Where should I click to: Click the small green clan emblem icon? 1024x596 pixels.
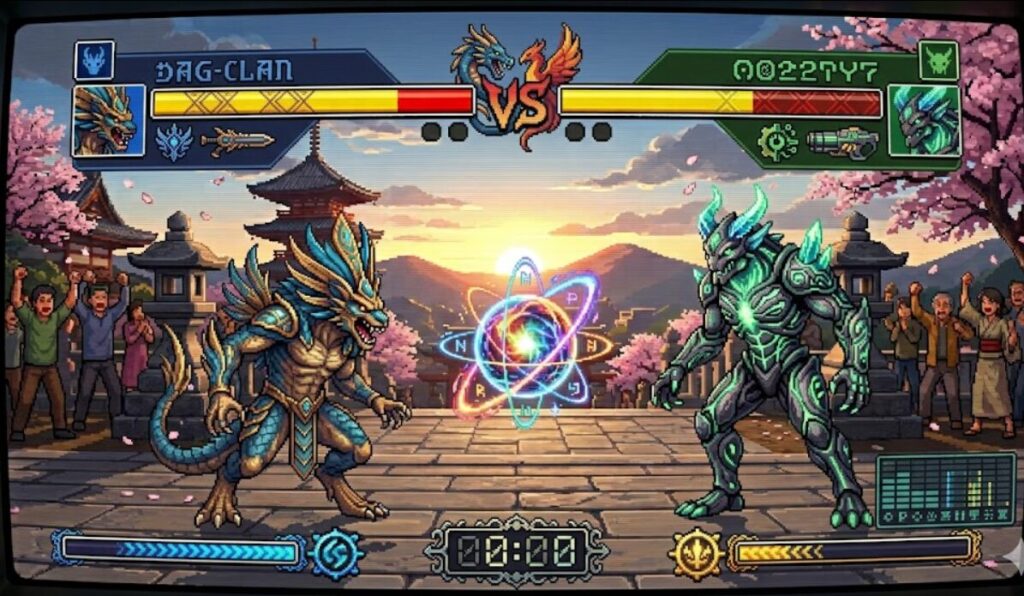click(x=939, y=61)
